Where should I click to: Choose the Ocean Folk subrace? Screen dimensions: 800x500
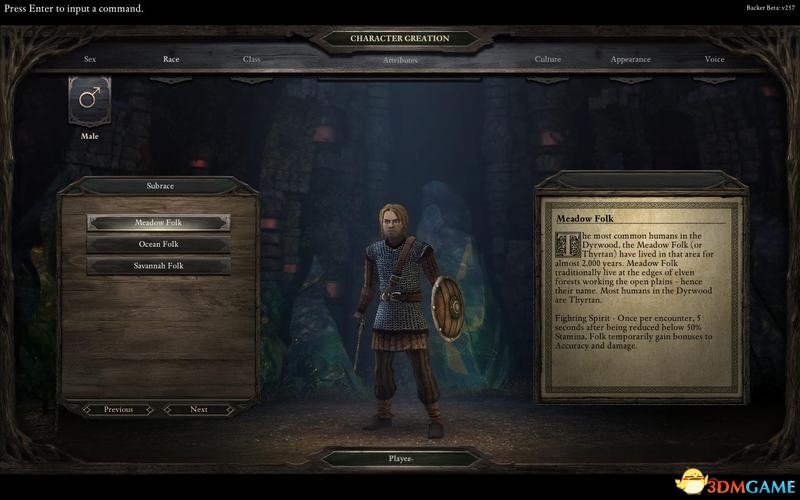point(158,244)
